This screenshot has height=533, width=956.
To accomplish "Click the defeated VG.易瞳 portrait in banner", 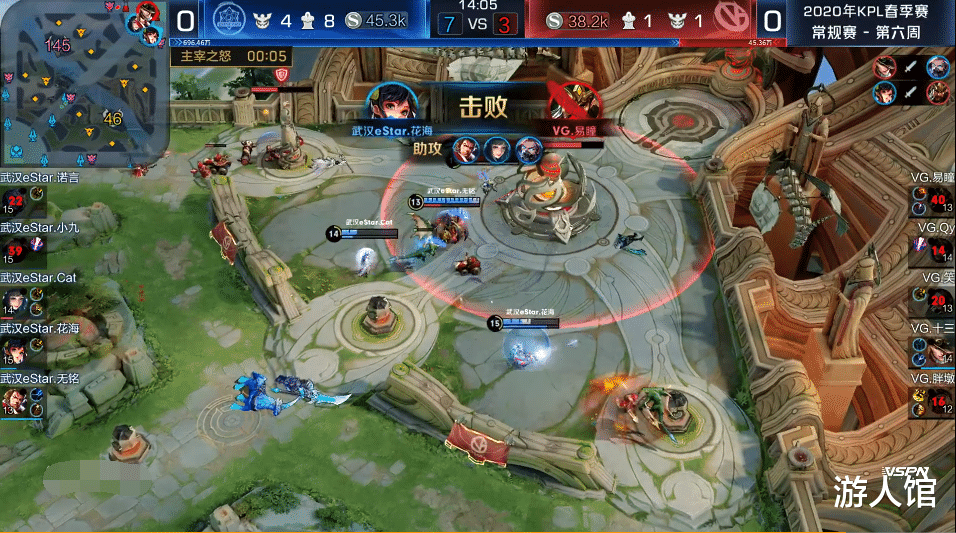I will tap(574, 102).
